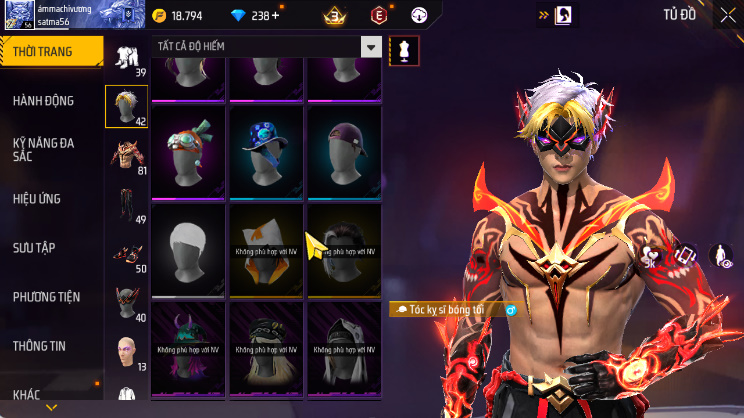Viewport: 744px width, 418px height.
Task: Open the Phương Tiện tab
Action: [x=46, y=297]
